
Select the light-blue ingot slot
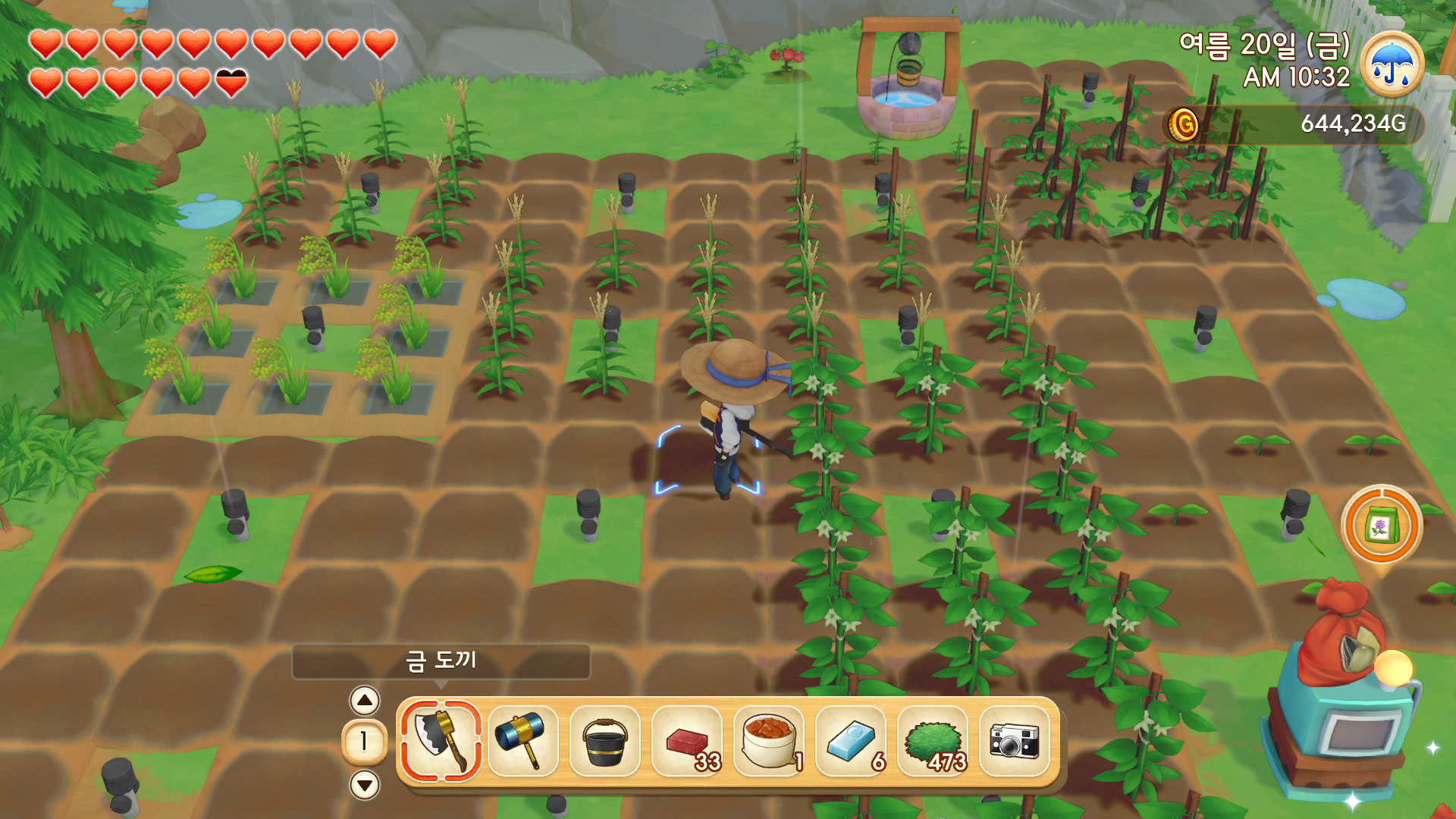point(850,741)
